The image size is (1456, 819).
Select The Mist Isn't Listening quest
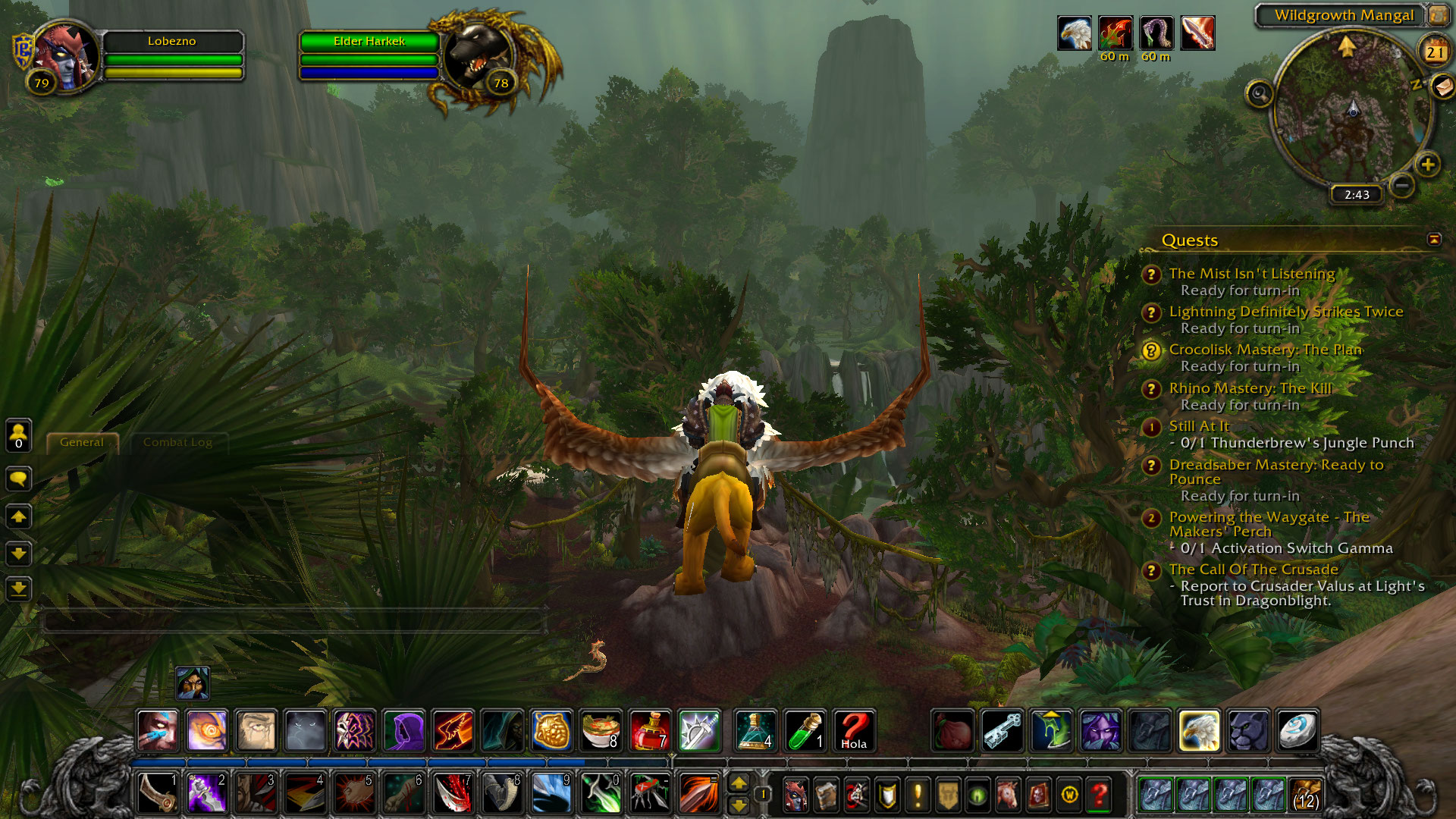point(1251,274)
